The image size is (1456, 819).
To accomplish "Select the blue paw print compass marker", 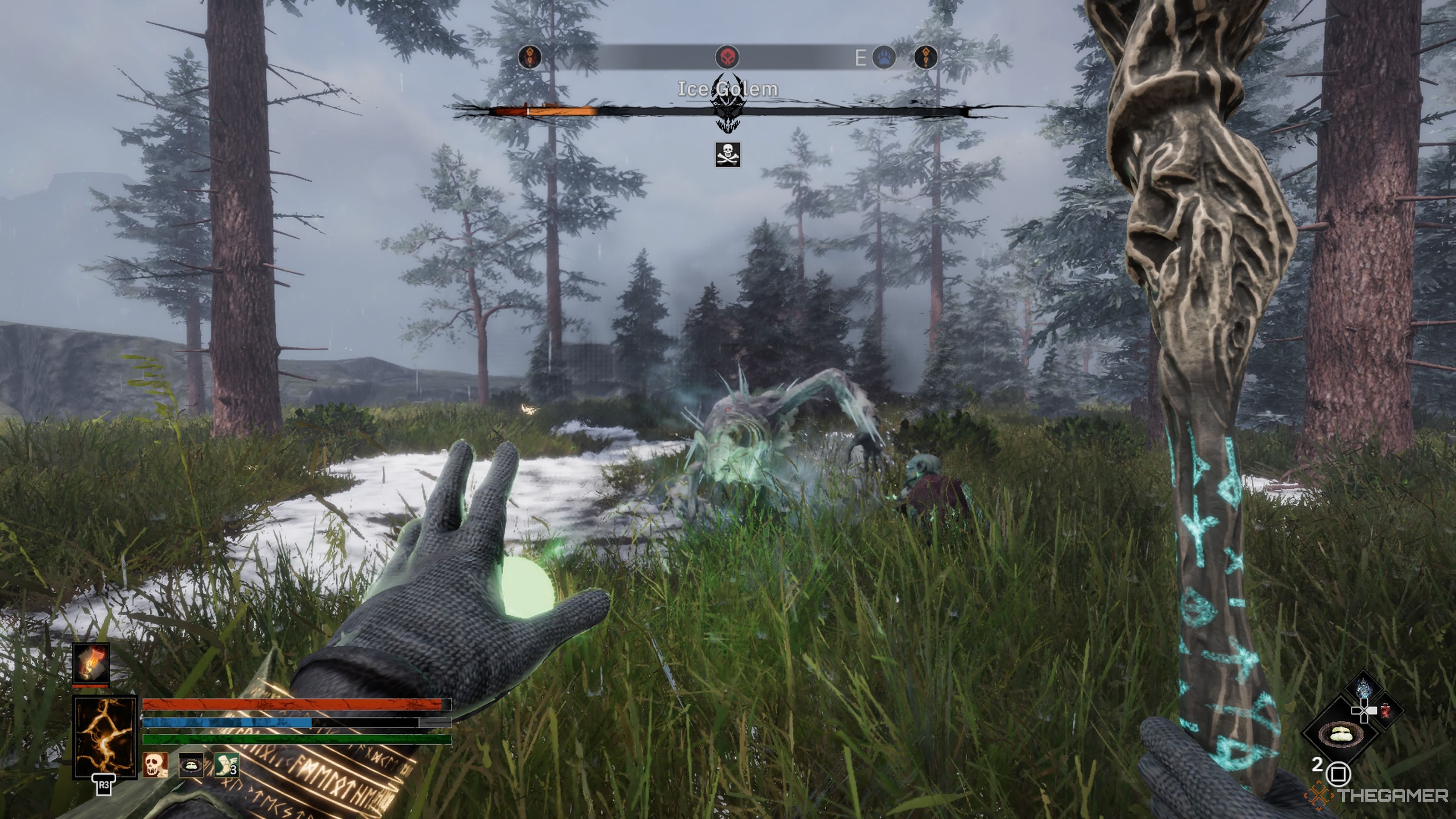I will (884, 57).
